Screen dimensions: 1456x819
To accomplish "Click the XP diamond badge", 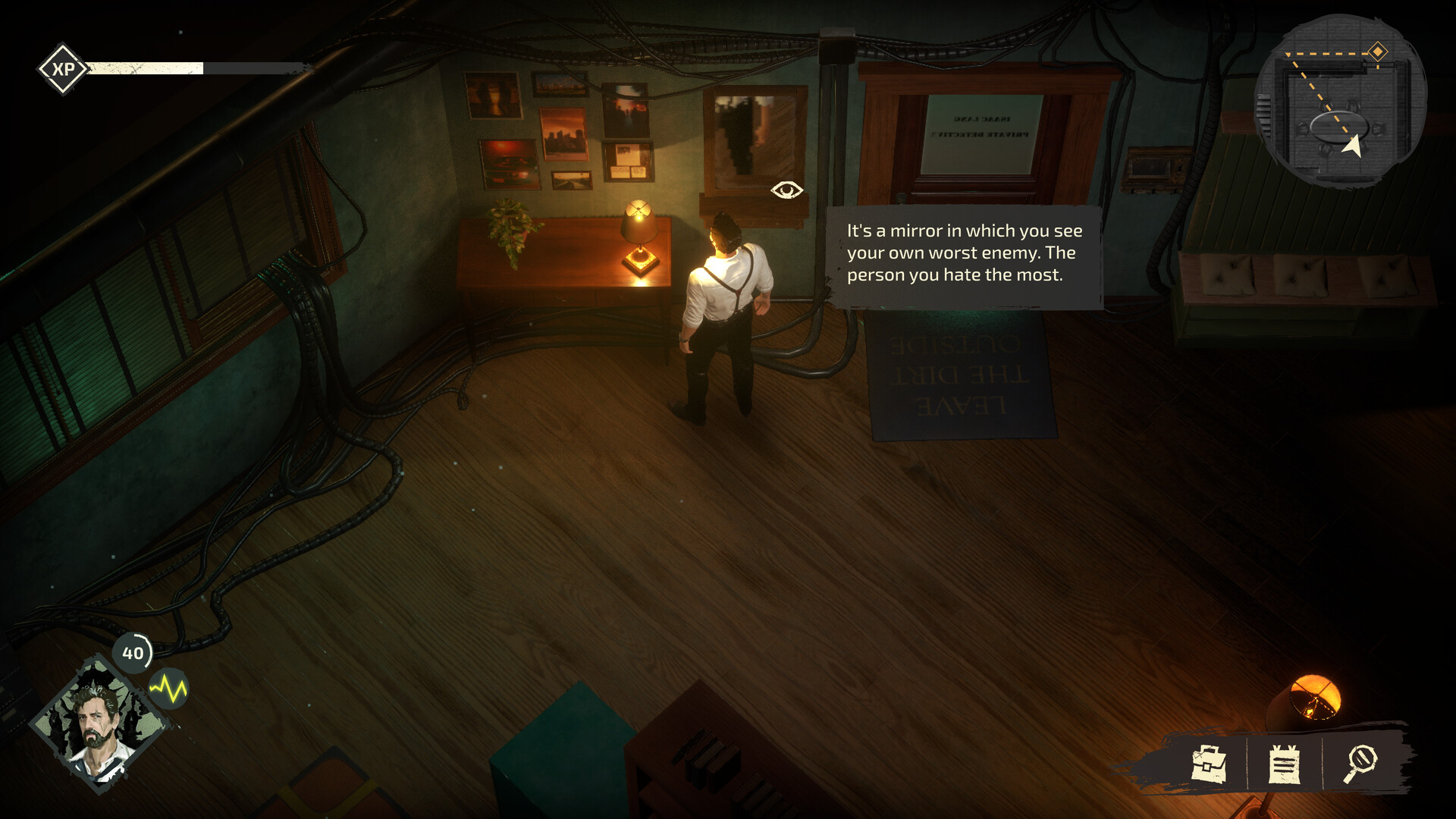I will pos(63,69).
